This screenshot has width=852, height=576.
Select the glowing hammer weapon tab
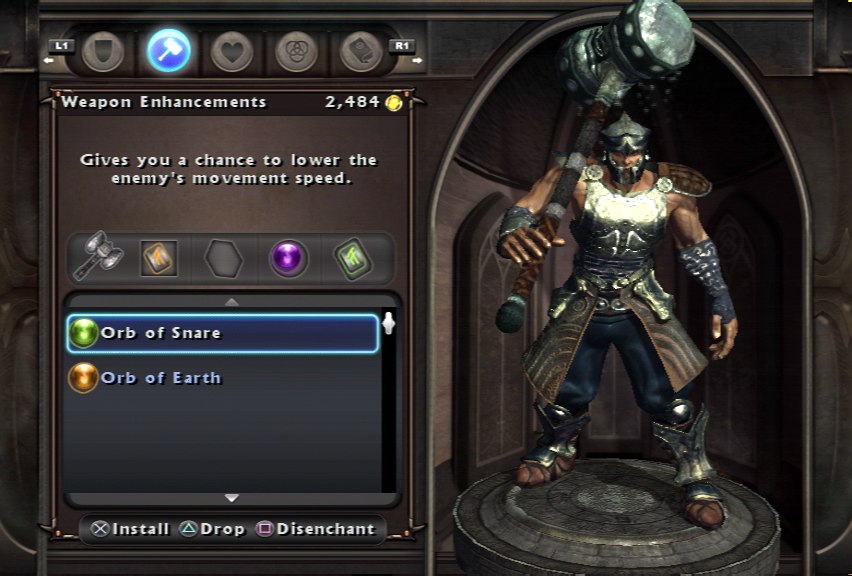point(168,50)
